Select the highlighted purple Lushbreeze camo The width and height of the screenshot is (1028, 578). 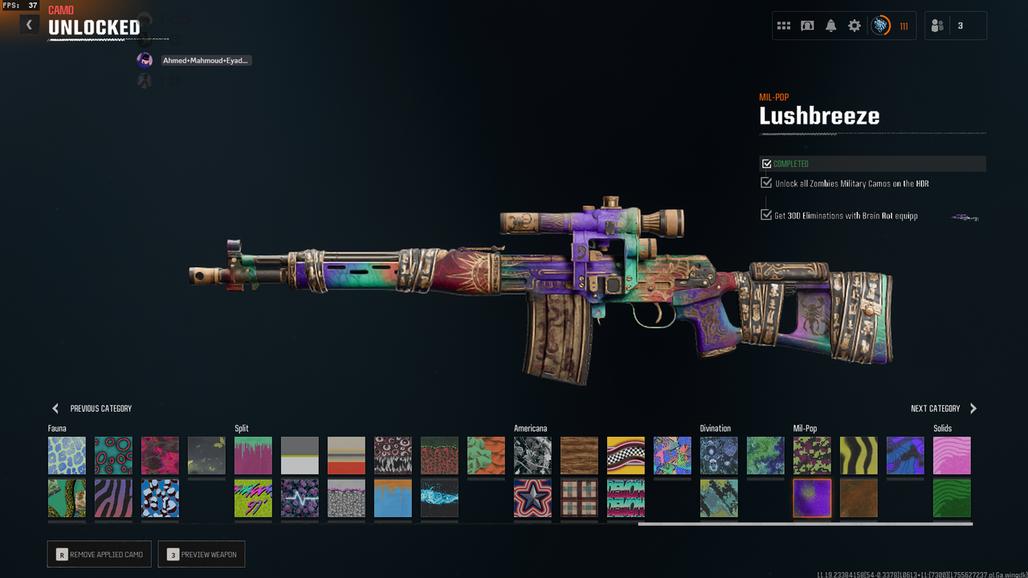pyautogui.click(x=812, y=497)
